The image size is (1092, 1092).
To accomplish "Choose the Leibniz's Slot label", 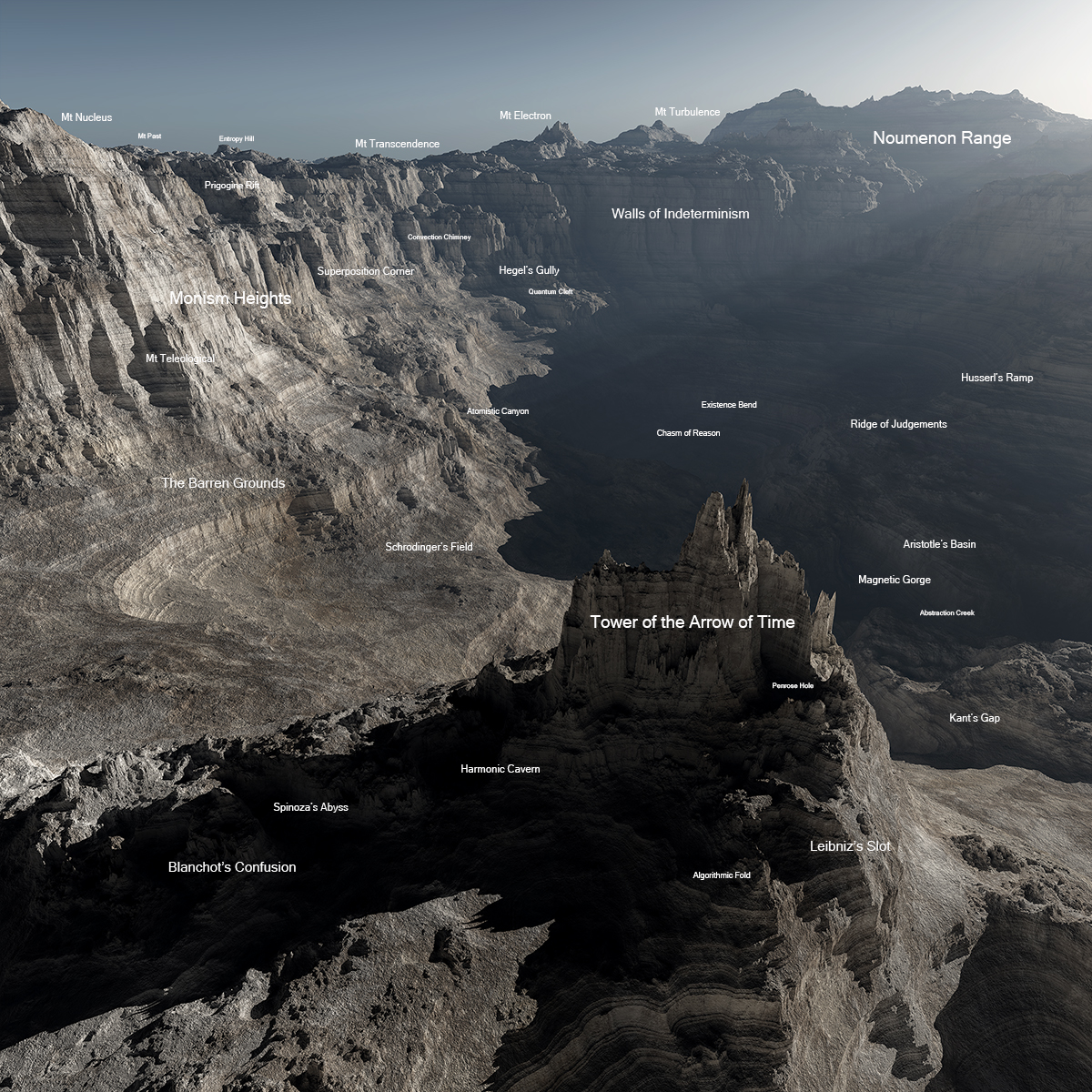I will [850, 846].
